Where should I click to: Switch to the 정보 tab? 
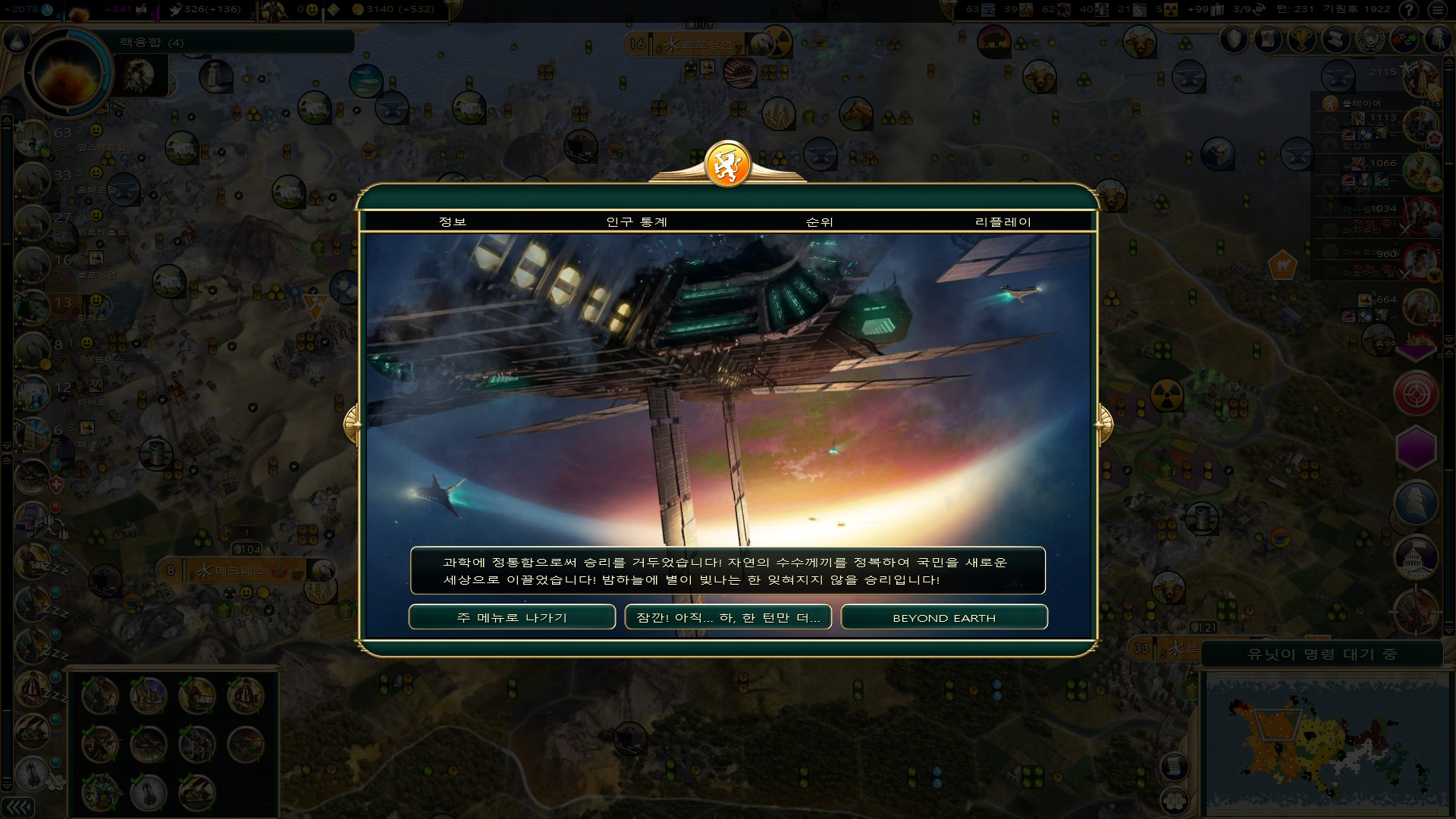[x=453, y=221]
